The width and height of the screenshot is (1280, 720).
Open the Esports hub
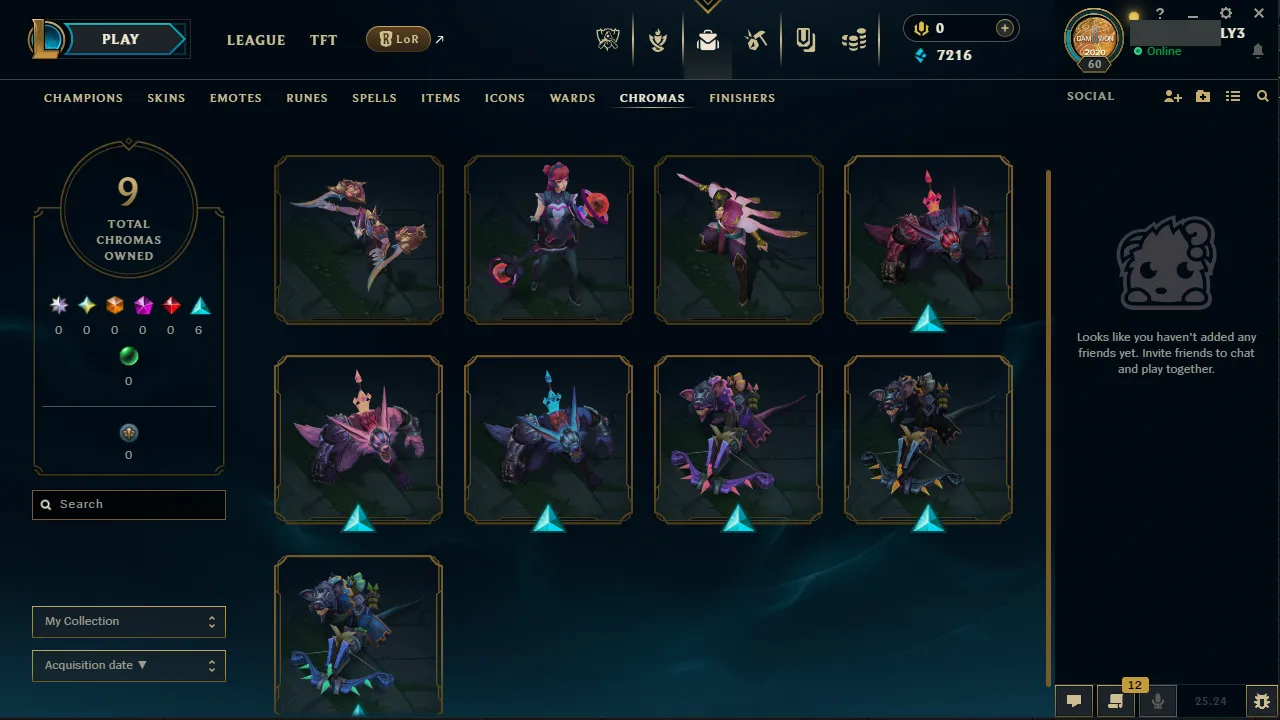pos(608,40)
